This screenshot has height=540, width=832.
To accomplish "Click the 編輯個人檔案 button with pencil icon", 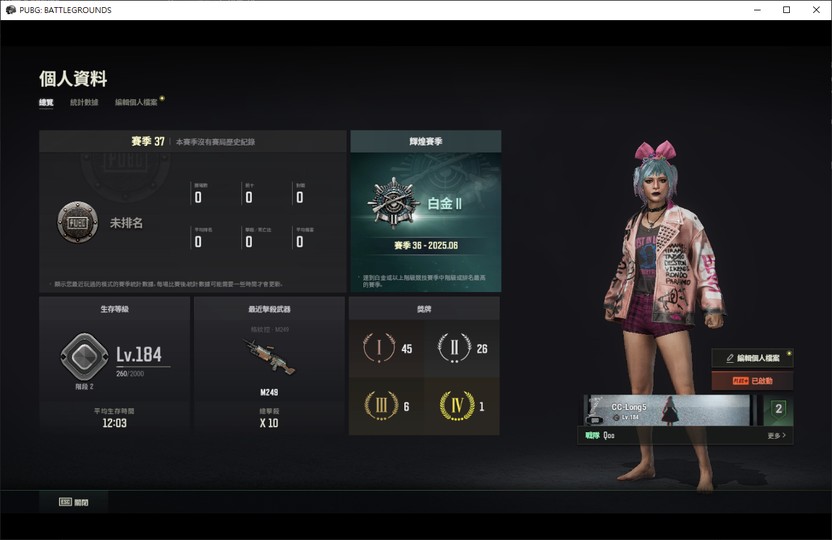I will tap(752, 358).
